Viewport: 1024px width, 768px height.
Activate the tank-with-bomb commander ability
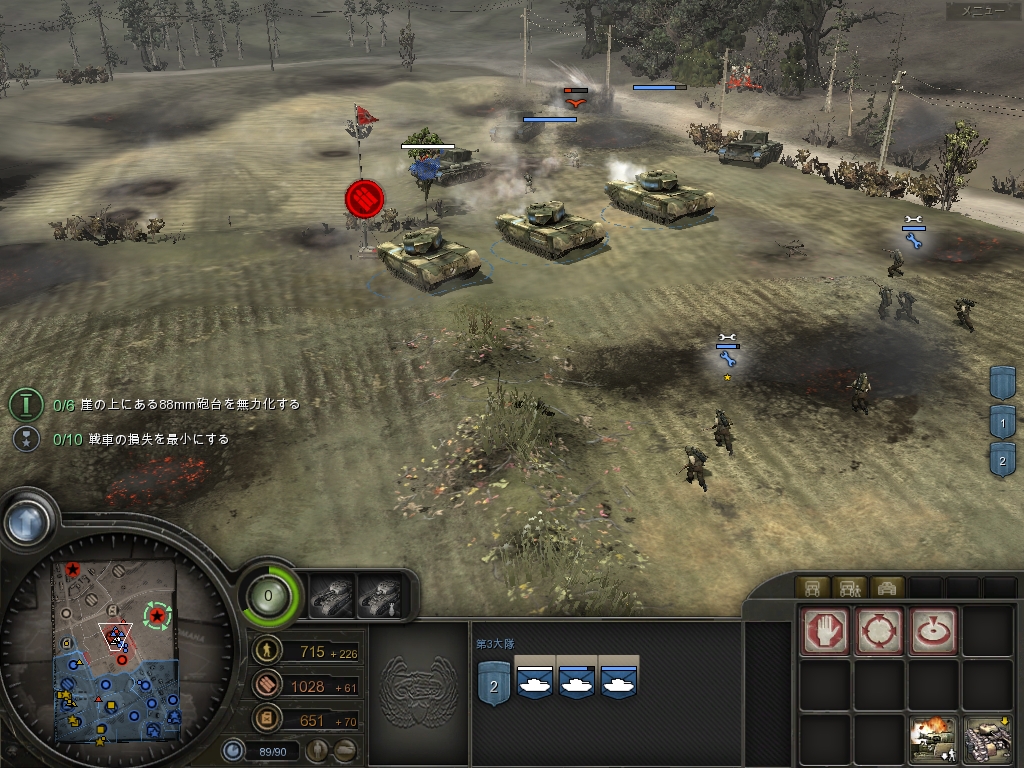tap(379, 596)
